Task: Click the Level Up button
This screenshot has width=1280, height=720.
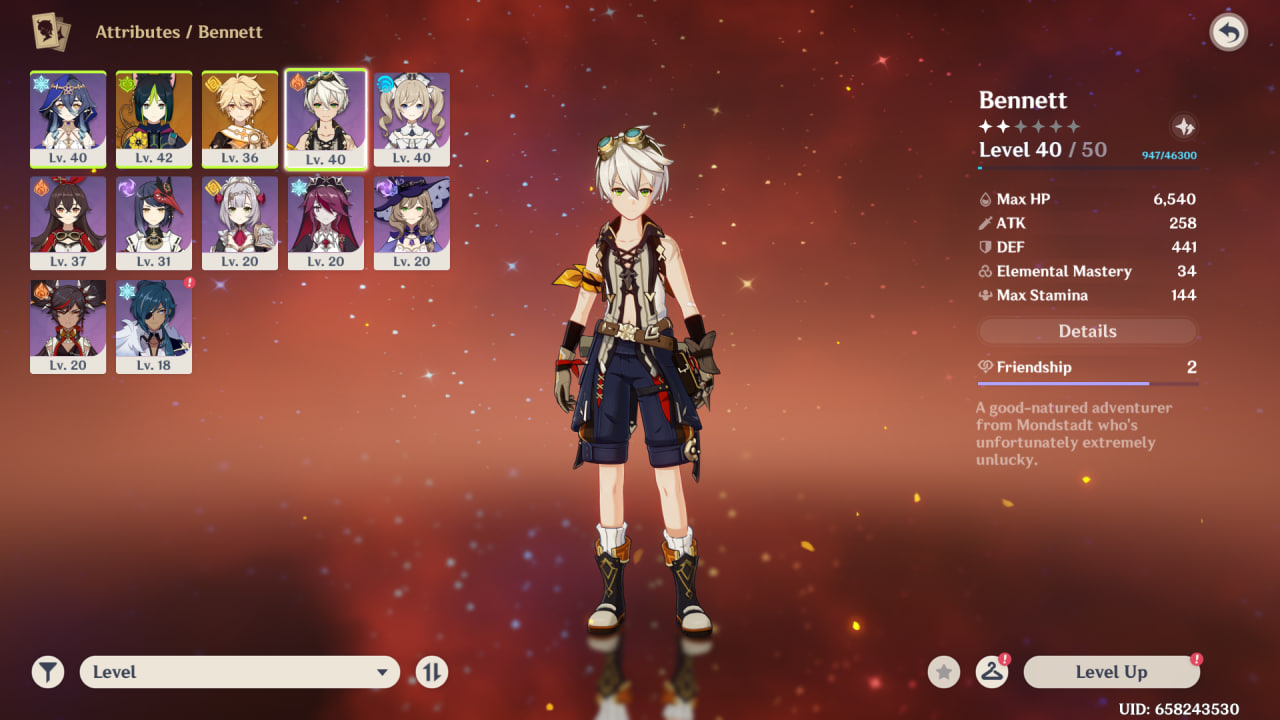Action: coord(1111,672)
